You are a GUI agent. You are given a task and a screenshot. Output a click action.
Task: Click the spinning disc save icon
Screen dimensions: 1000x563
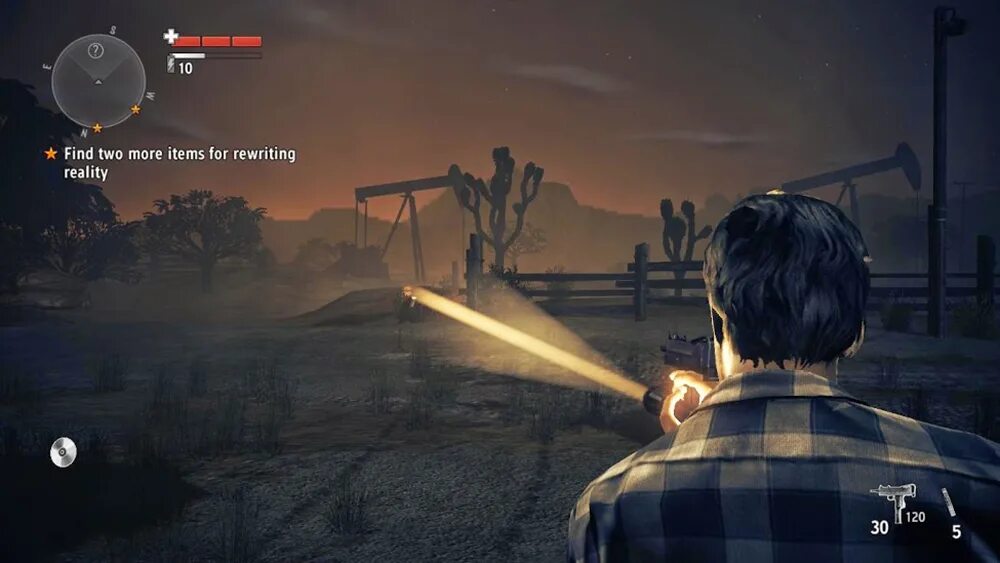[63, 453]
